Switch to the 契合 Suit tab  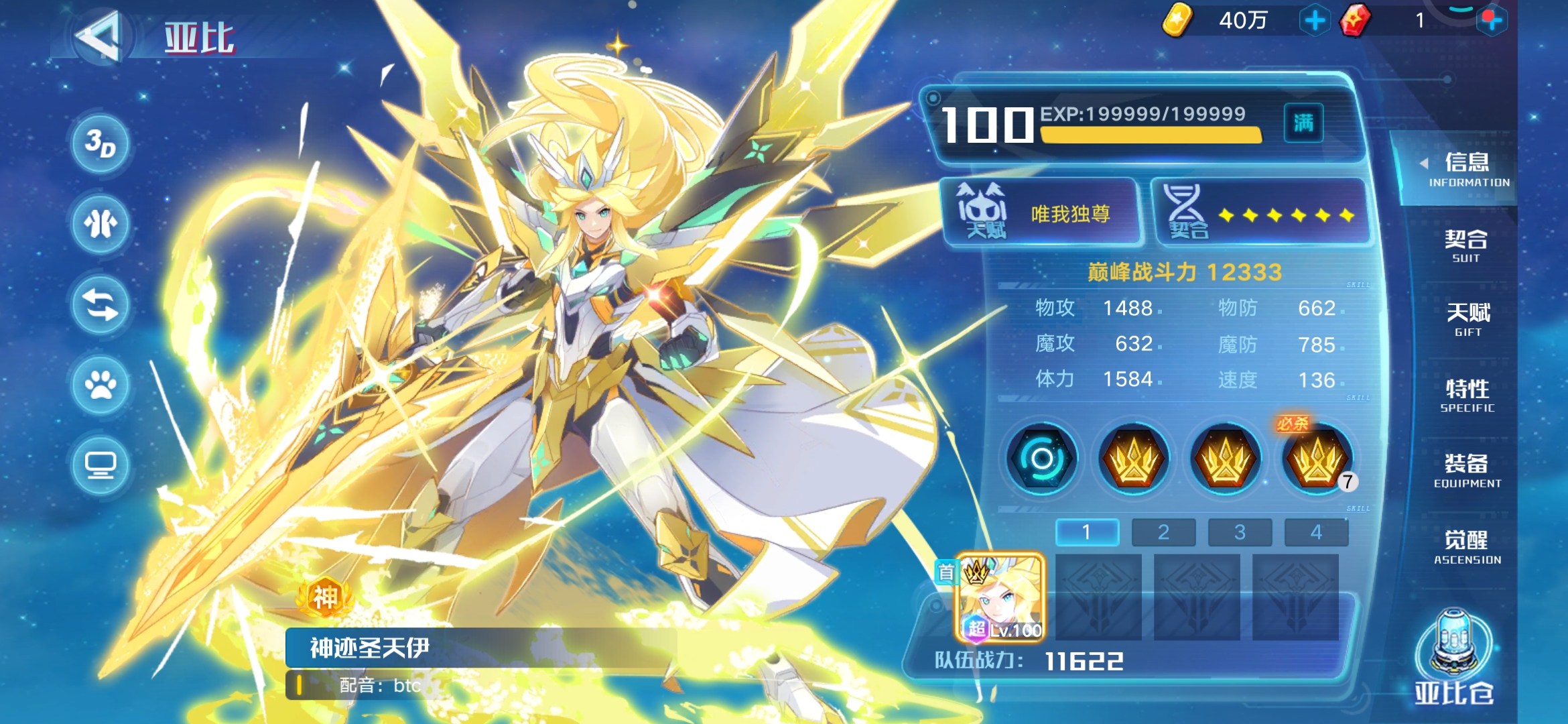(x=1466, y=245)
